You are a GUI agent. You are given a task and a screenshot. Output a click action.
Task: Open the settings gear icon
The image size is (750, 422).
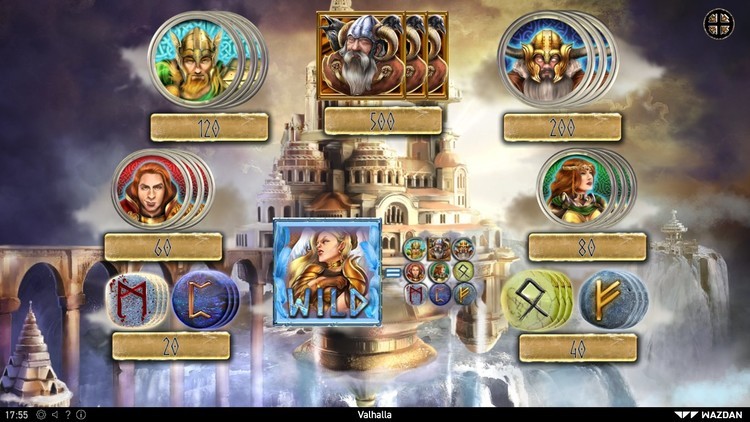(x=41, y=414)
